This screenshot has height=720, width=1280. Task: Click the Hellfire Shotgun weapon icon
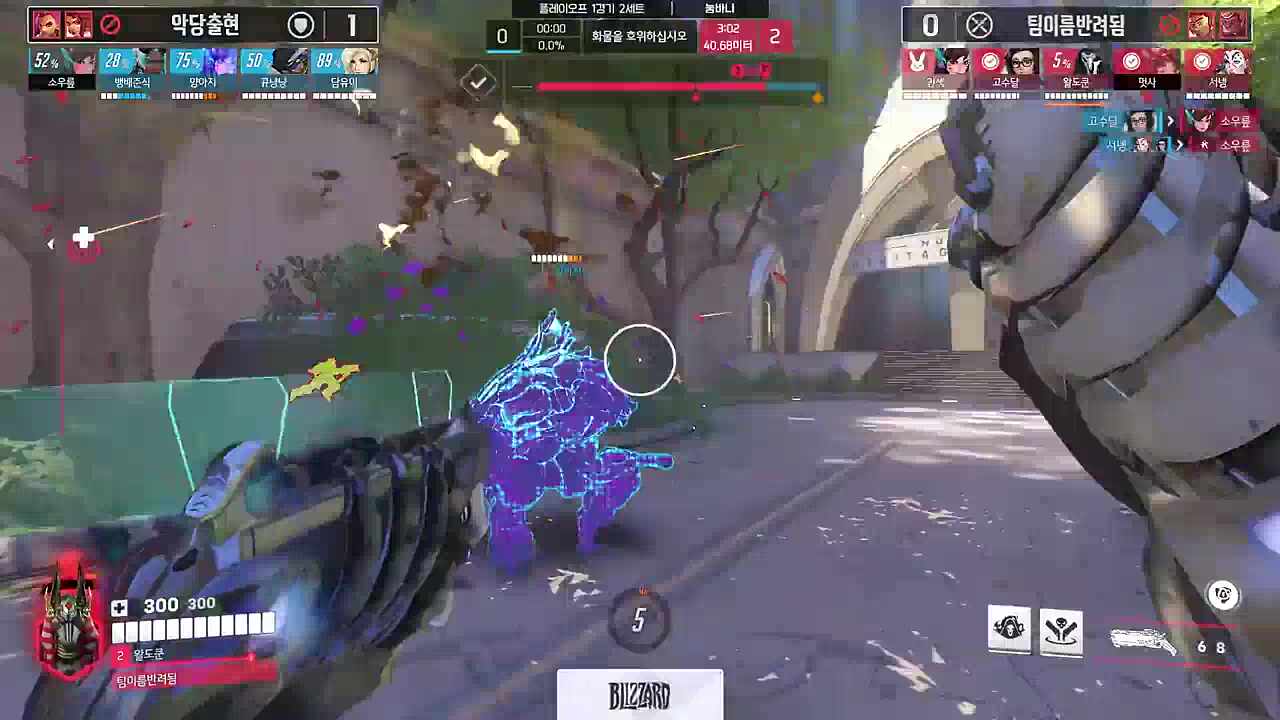(x=1145, y=641)
